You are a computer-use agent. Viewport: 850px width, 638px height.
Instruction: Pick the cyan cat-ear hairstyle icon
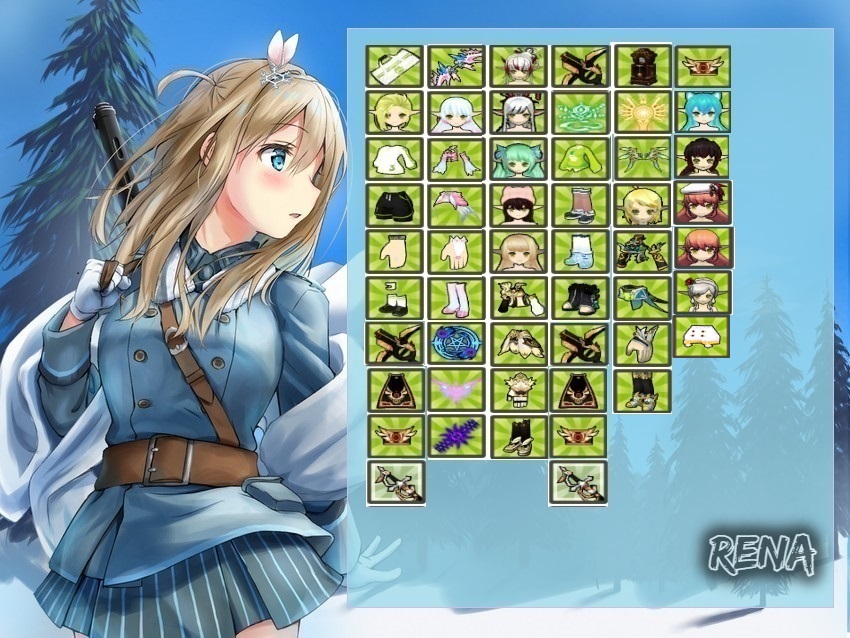tap(702, 112)
